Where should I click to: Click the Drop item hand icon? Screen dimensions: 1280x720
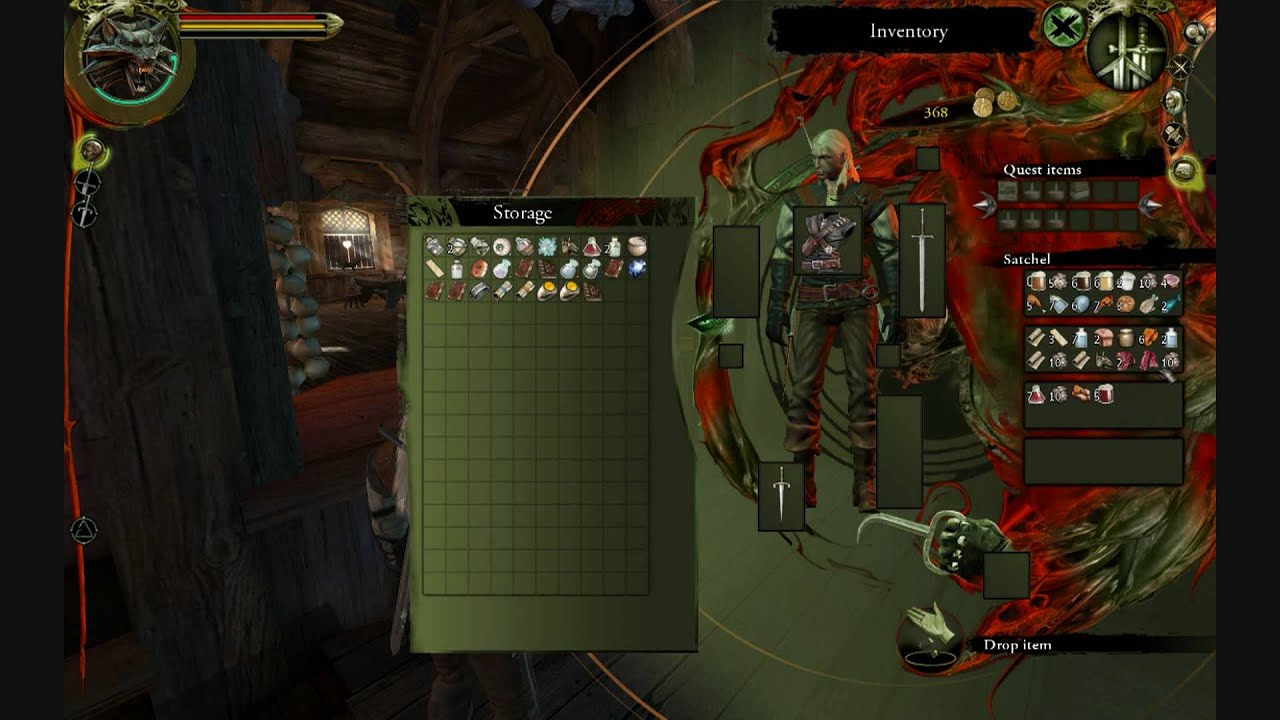[929, 631]
